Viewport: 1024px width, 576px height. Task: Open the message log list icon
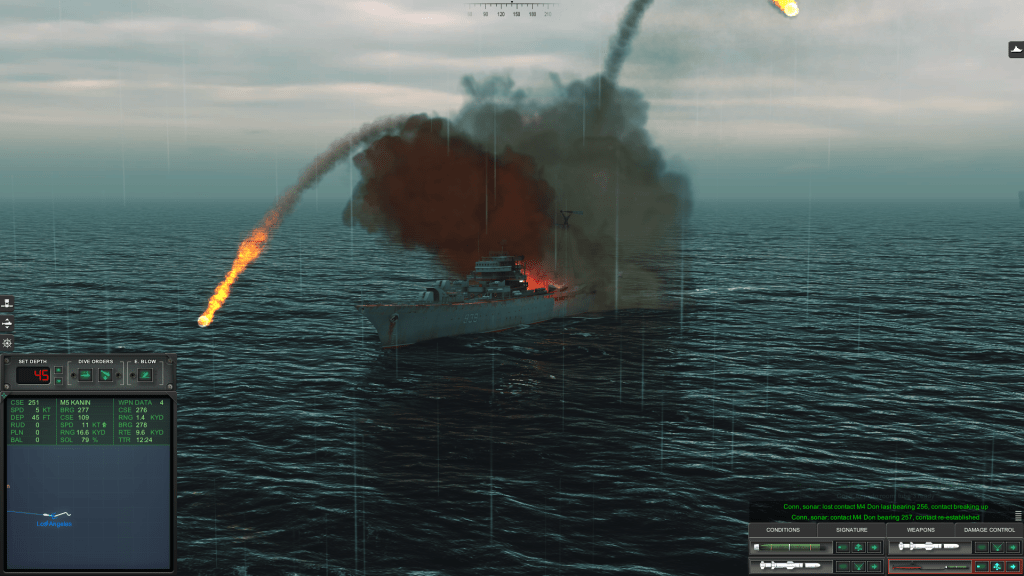pyautogui.click(x=1018, y=516)
